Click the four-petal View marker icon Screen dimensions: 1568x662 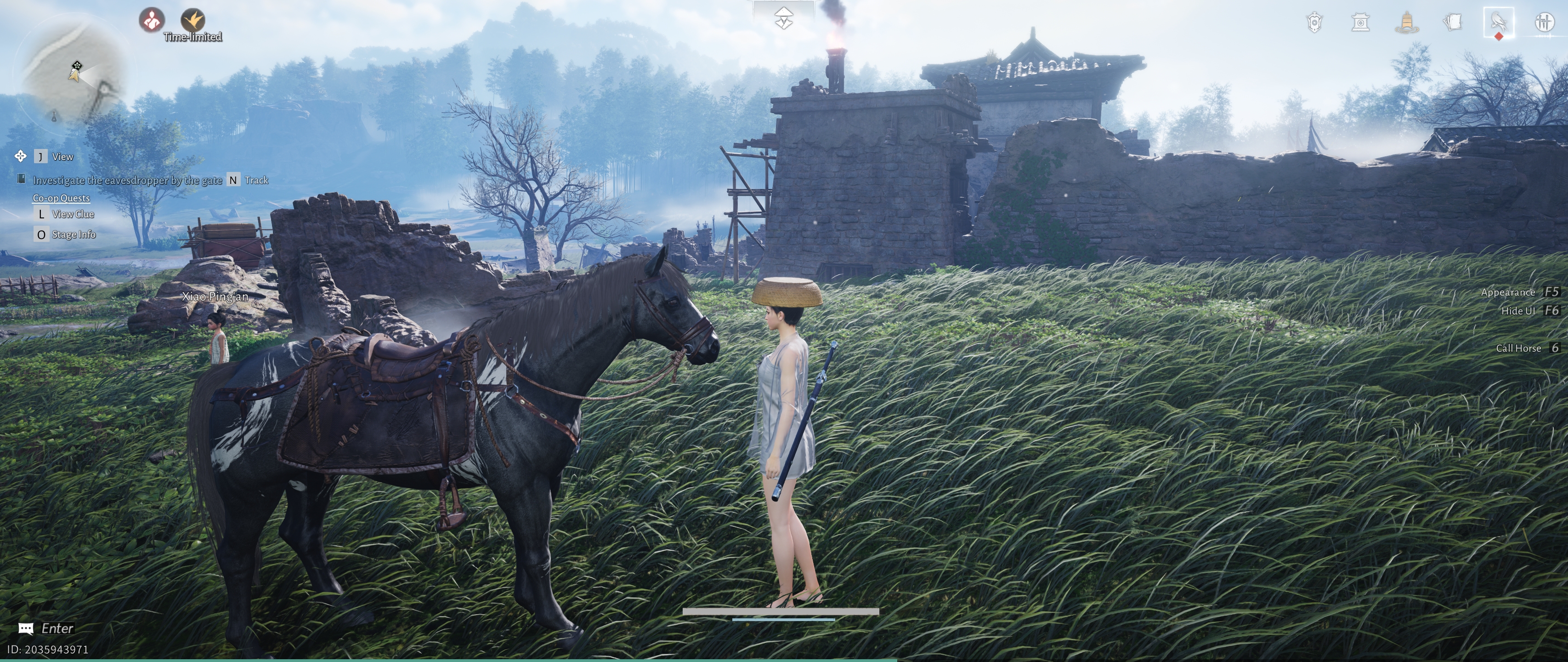tap(20, 156)
